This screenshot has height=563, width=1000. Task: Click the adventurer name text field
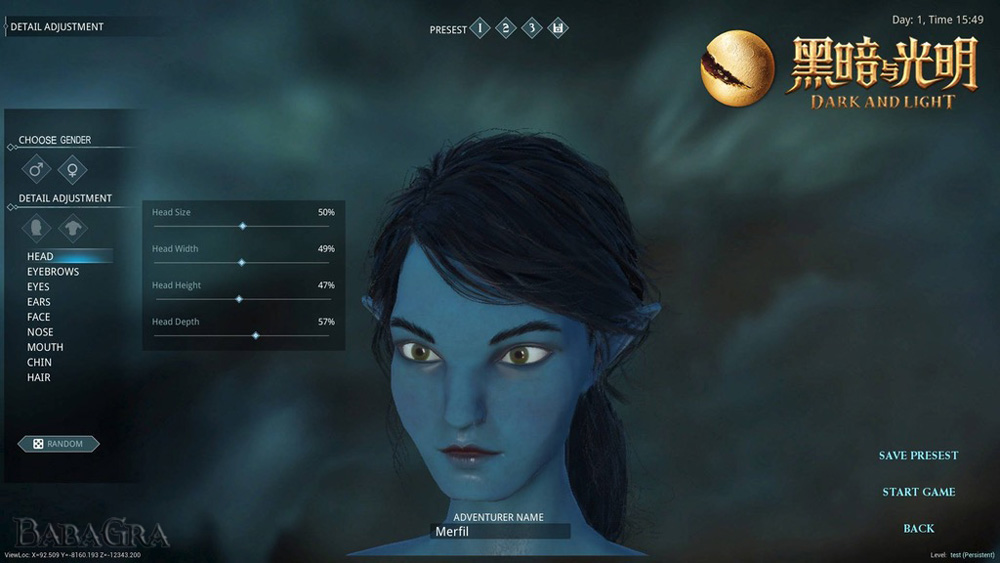pyautogui.click(x=500, y=532)
